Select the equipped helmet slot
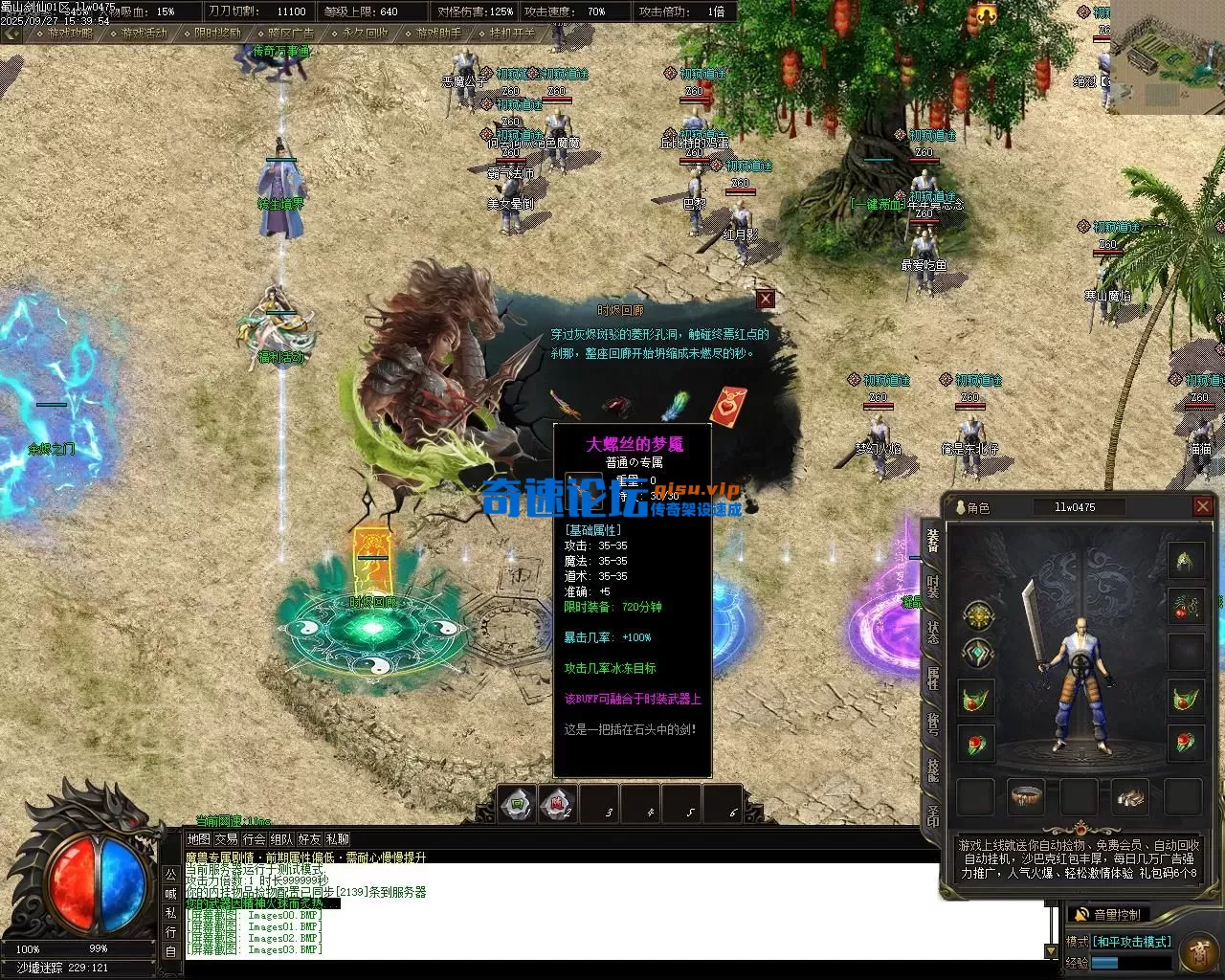 tap(1186, 560)
